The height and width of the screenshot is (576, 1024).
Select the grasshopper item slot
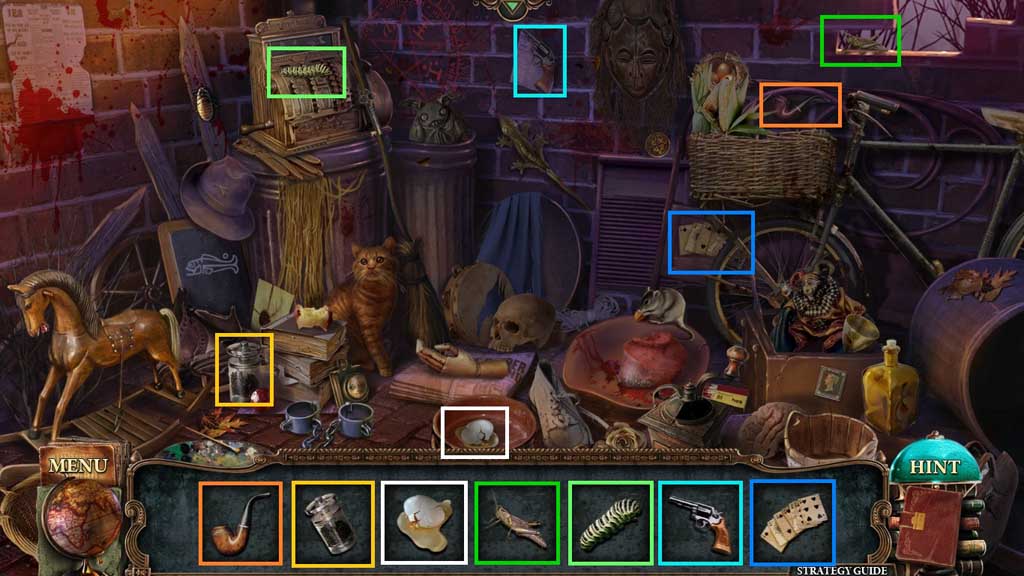pyautogui.click(x=517, y=522)
